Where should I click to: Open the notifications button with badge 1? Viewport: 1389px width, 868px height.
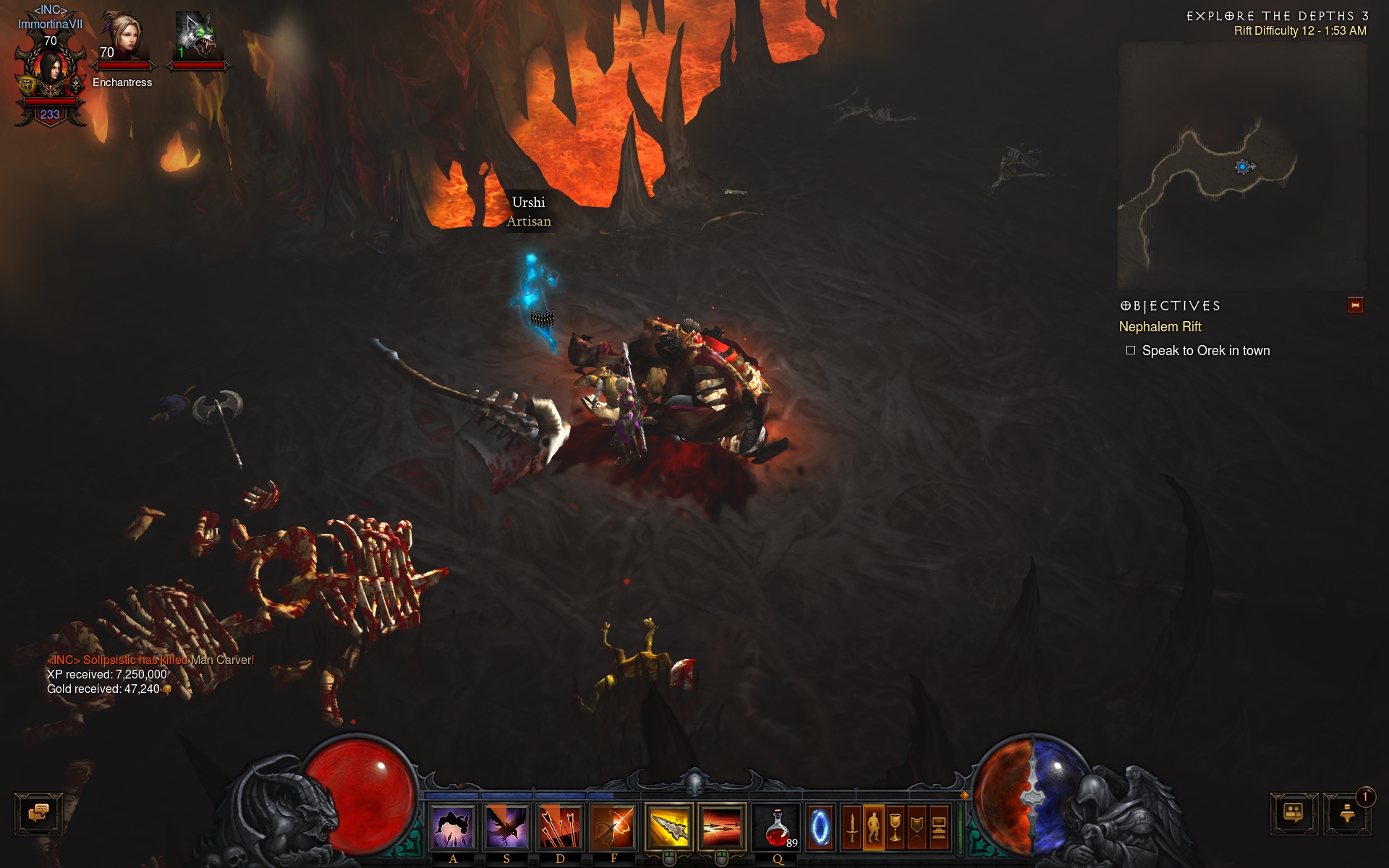tap(1347, 814)
